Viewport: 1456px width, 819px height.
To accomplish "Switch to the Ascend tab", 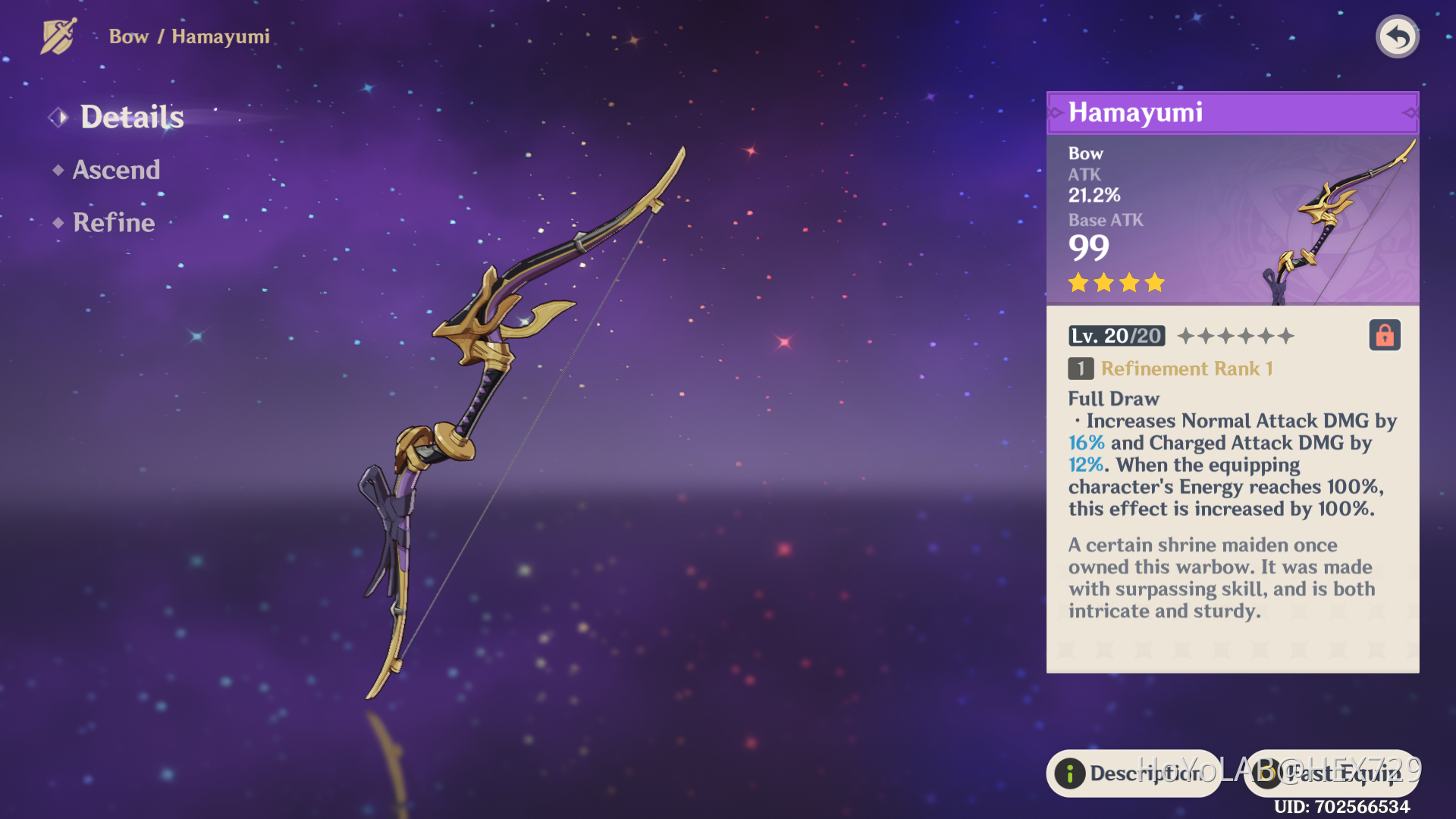I will click(x=117, y=170).
